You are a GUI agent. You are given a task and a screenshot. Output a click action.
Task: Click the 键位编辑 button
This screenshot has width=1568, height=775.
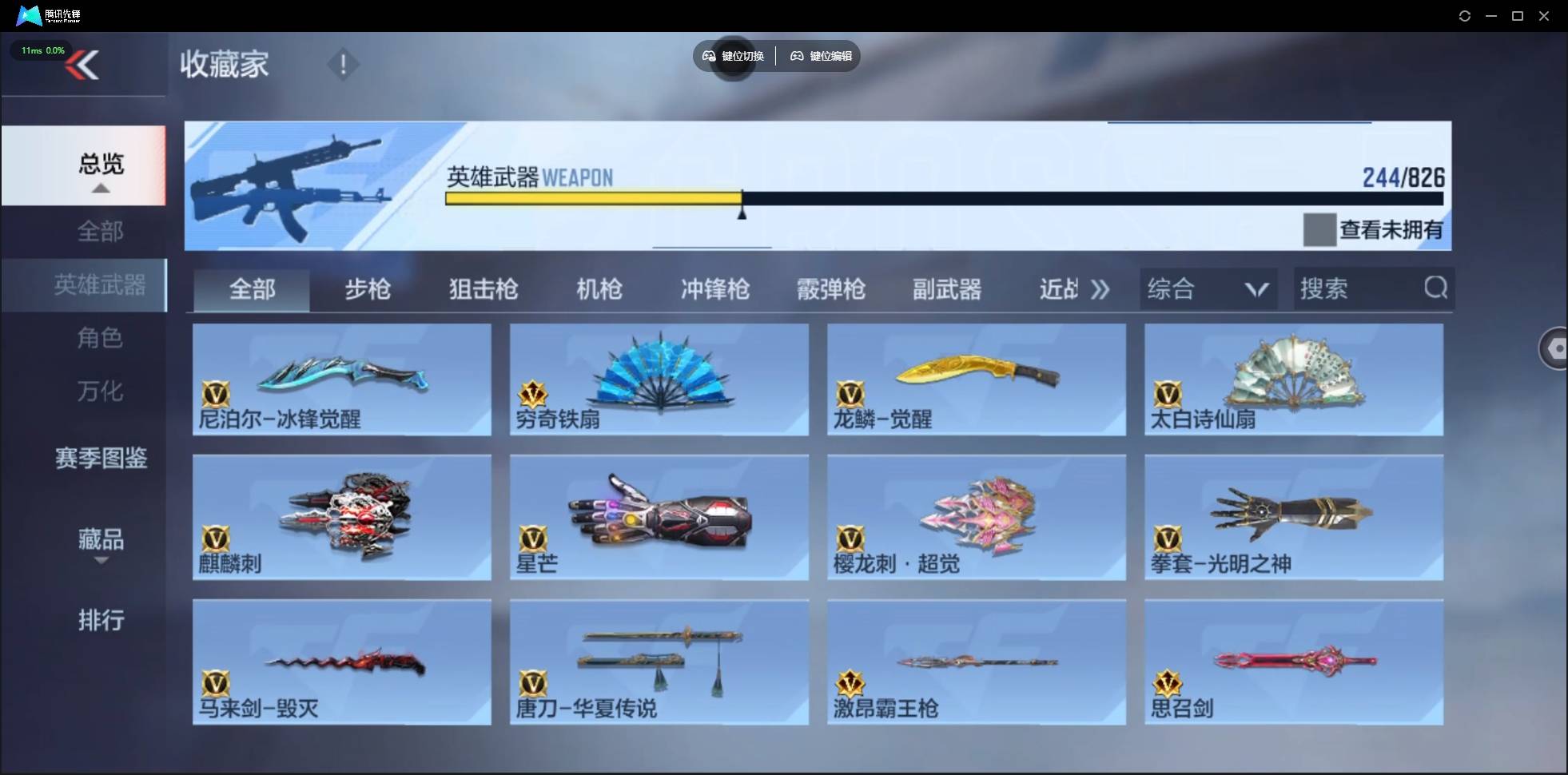pos(820,56)
